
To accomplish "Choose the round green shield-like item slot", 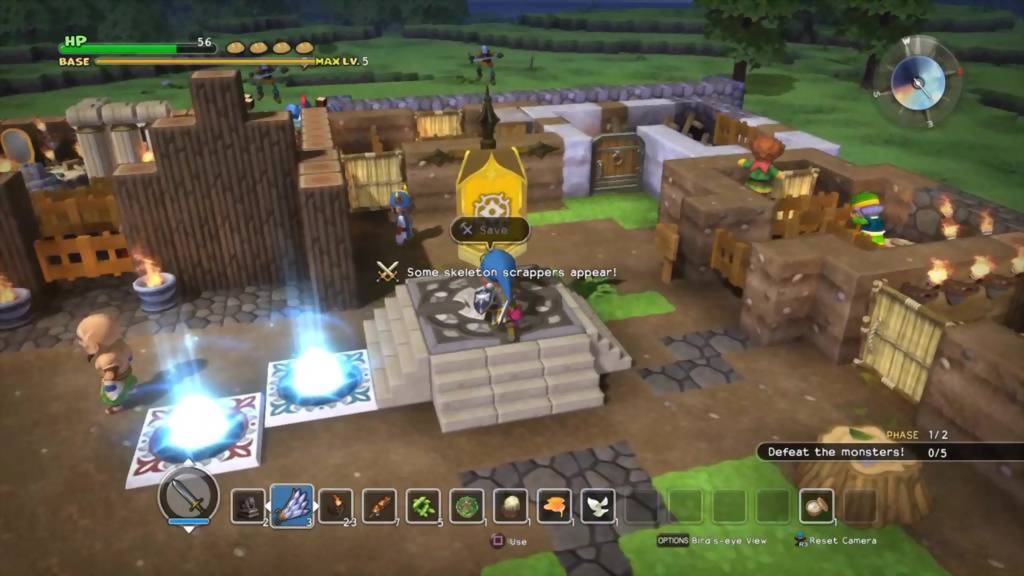I will (467, 506).
